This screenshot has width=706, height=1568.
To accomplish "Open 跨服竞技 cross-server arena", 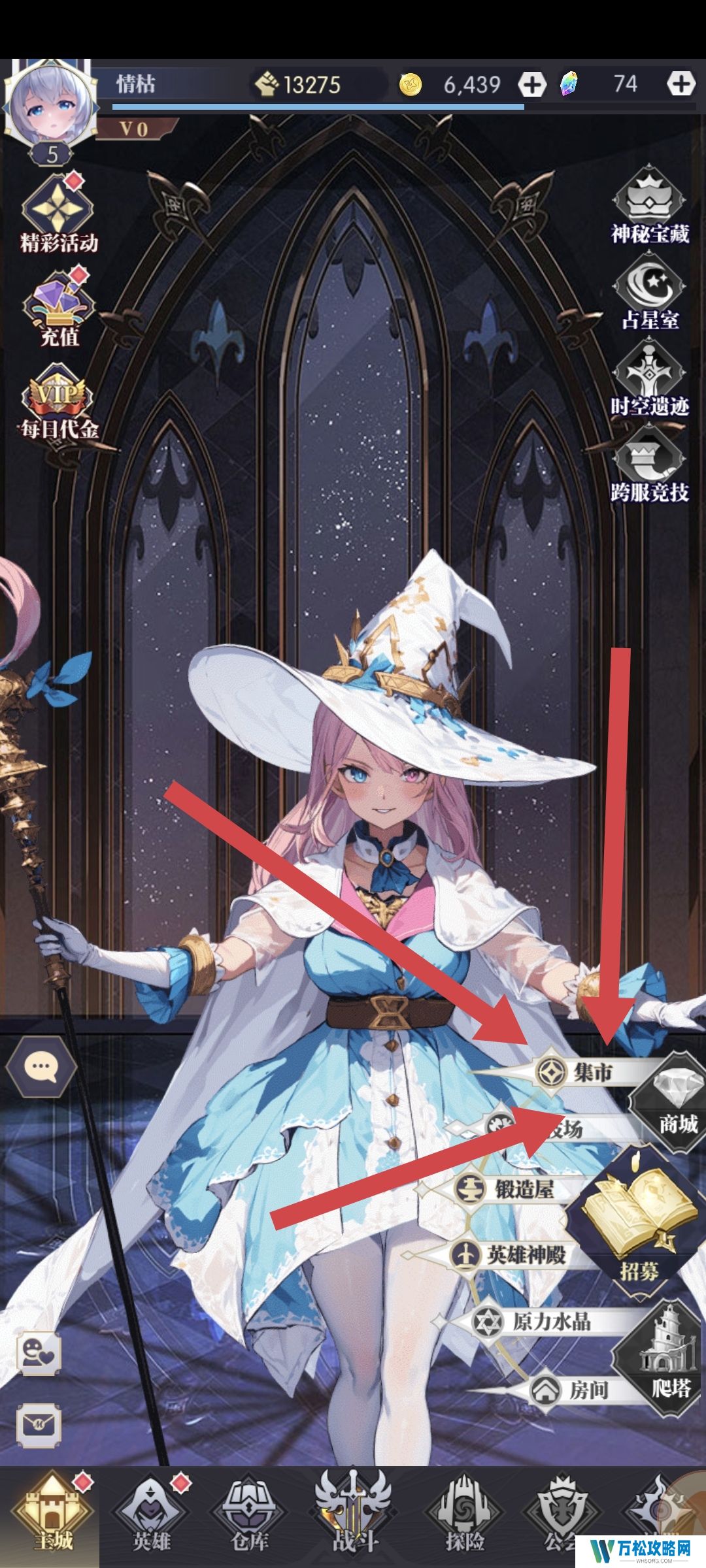I will tap(650, 465).
